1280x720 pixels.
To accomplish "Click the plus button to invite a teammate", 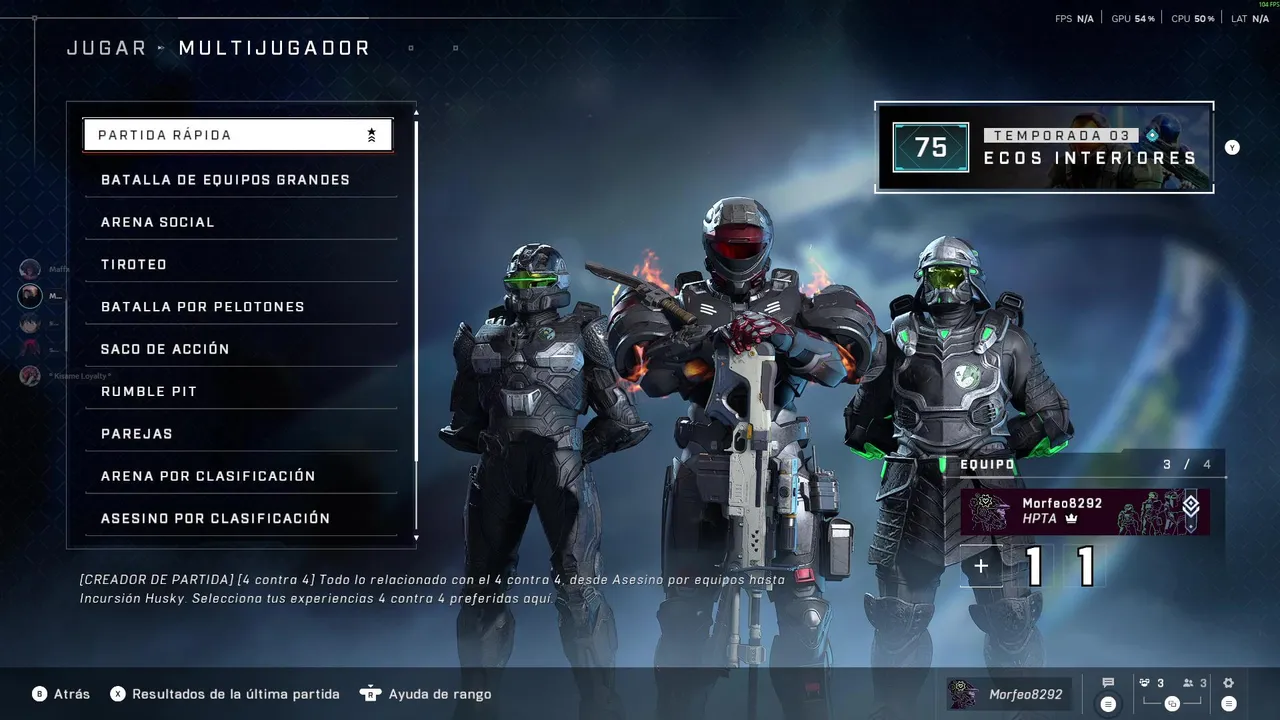I will [981, 566].
